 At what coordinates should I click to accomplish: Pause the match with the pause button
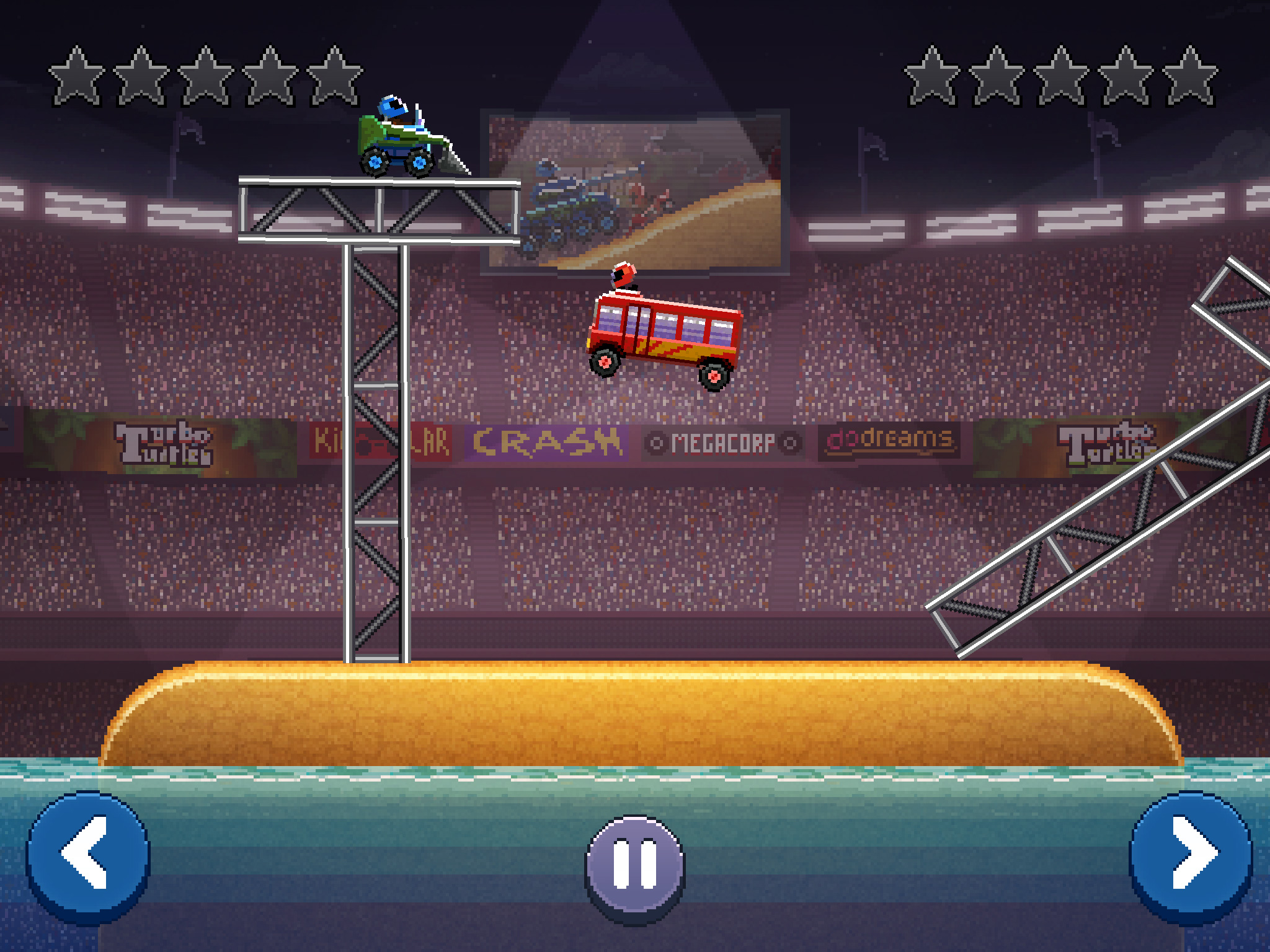click(635, 865)
